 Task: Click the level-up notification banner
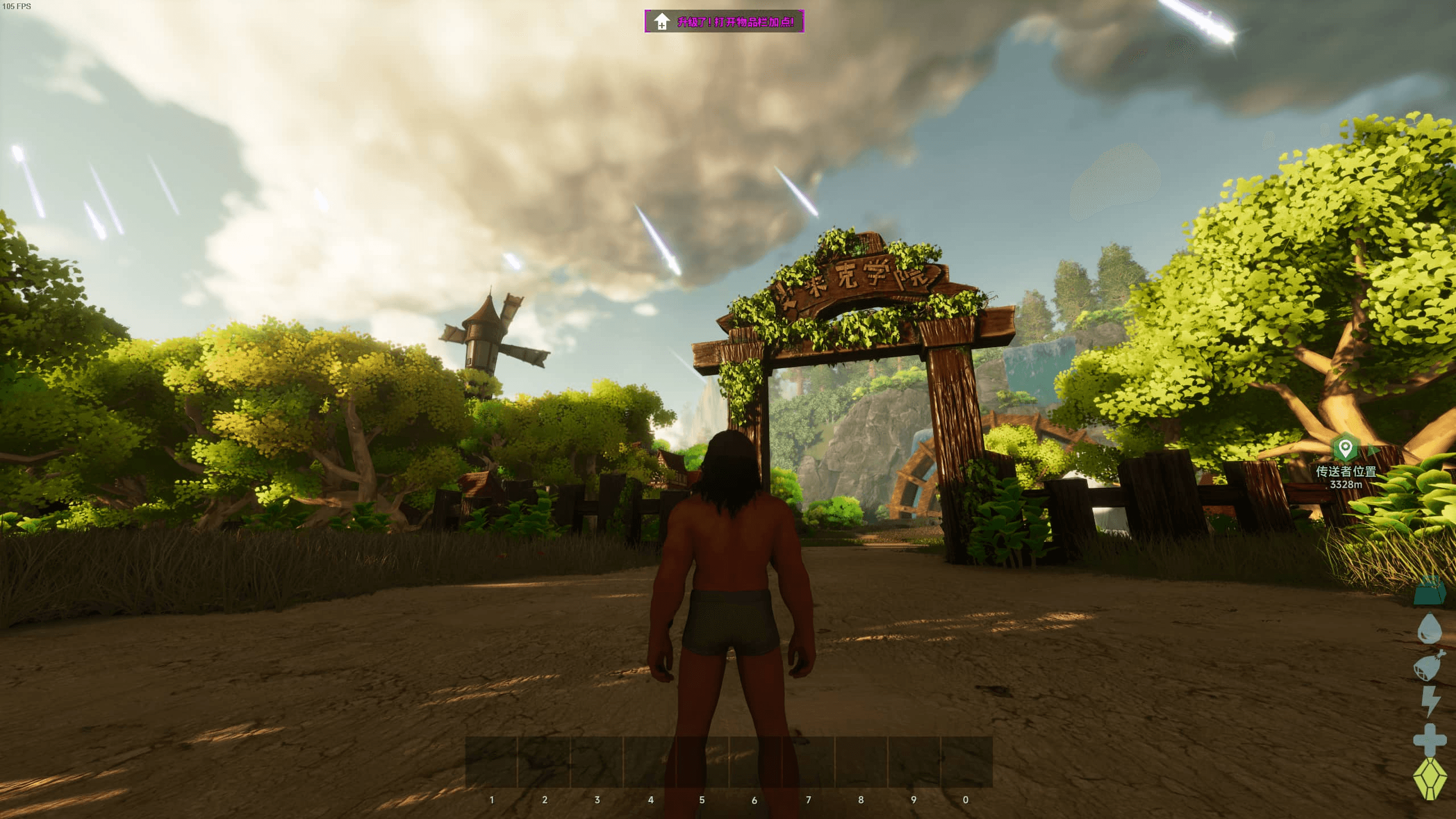point(724,22)
